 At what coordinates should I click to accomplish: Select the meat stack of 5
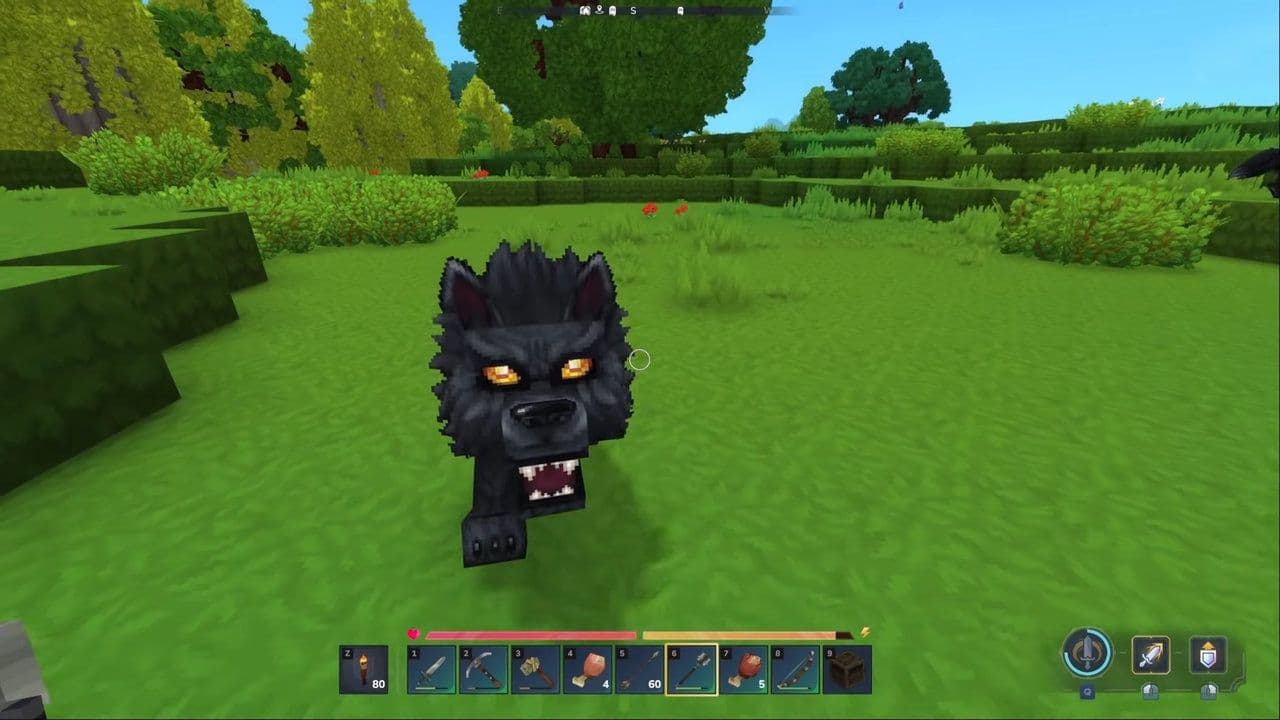point(743,669)
